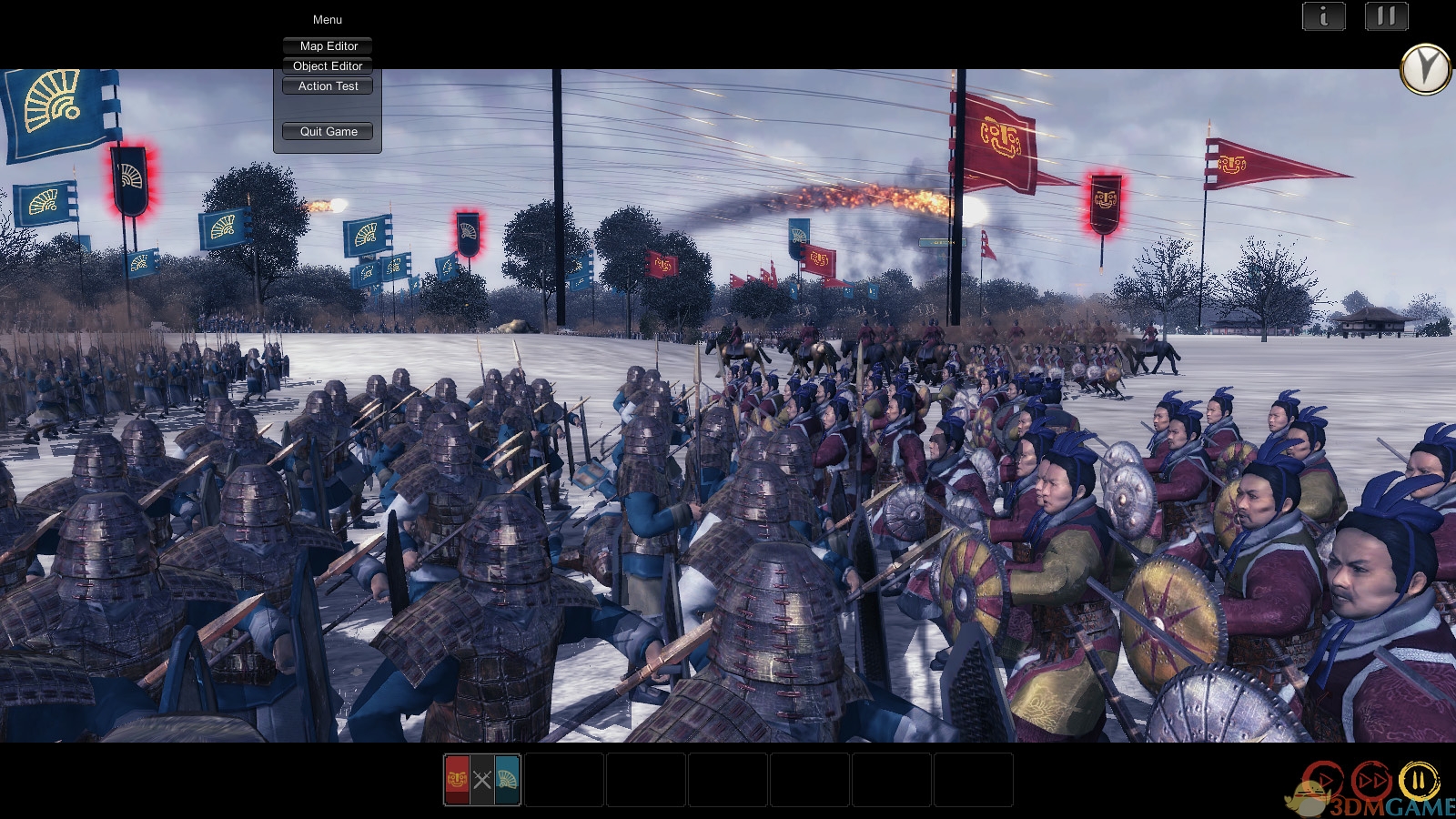Click the Quit Game button

pyautogui.click(x=328, y=131)
